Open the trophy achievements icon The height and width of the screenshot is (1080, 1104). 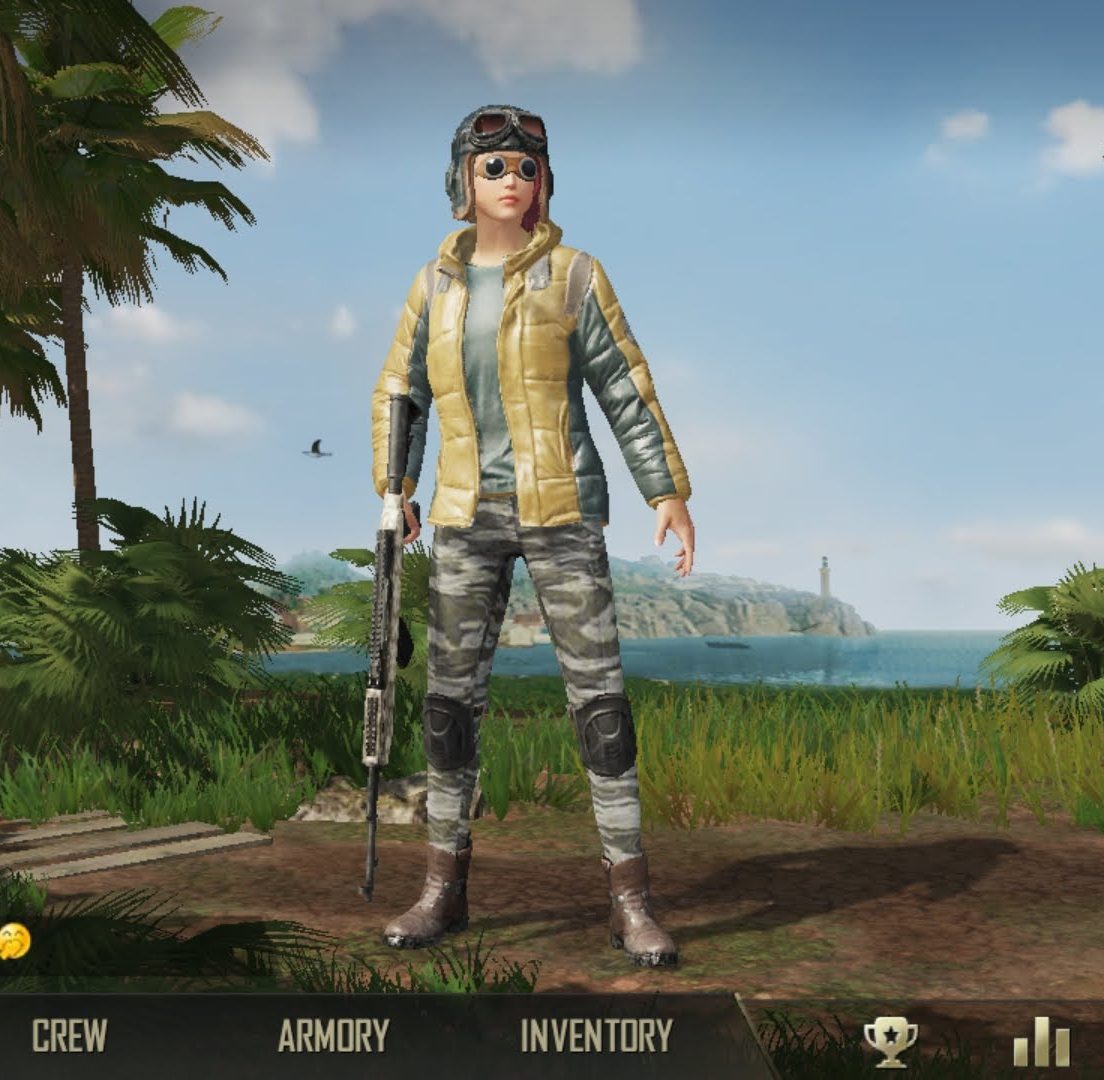(889, 1041)
